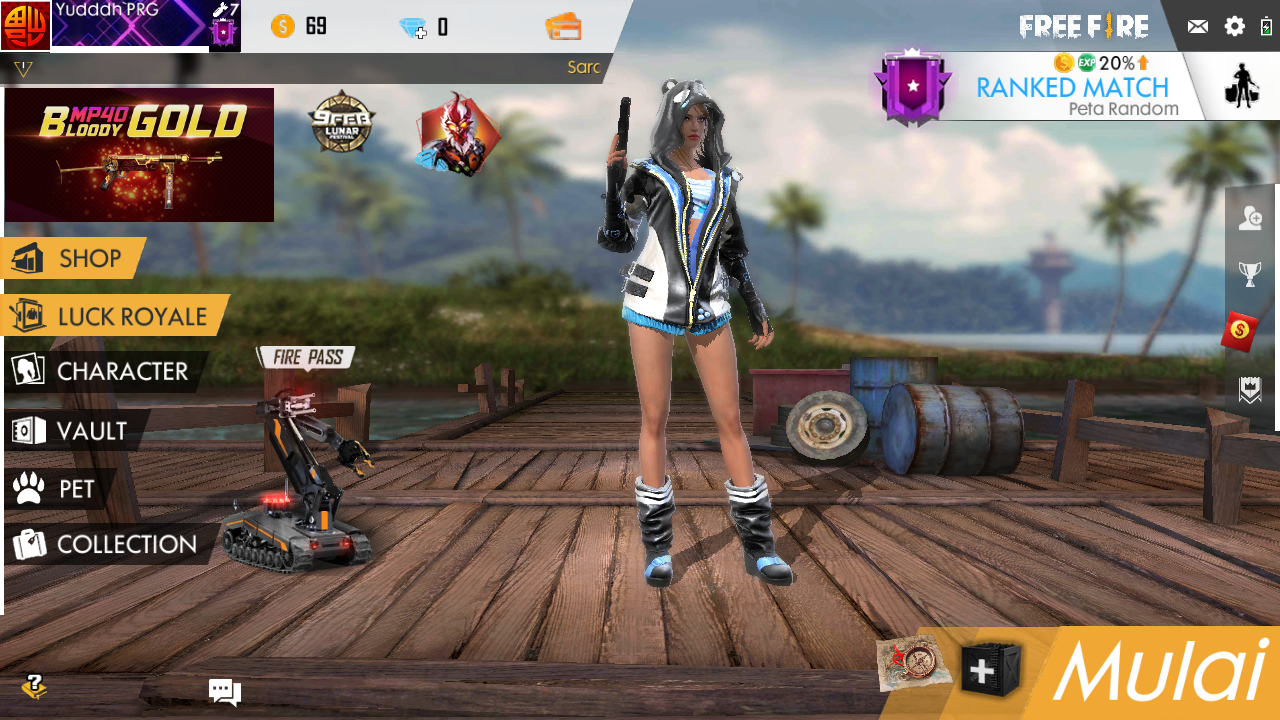Open the settings gear

[x=1235, y=27]
